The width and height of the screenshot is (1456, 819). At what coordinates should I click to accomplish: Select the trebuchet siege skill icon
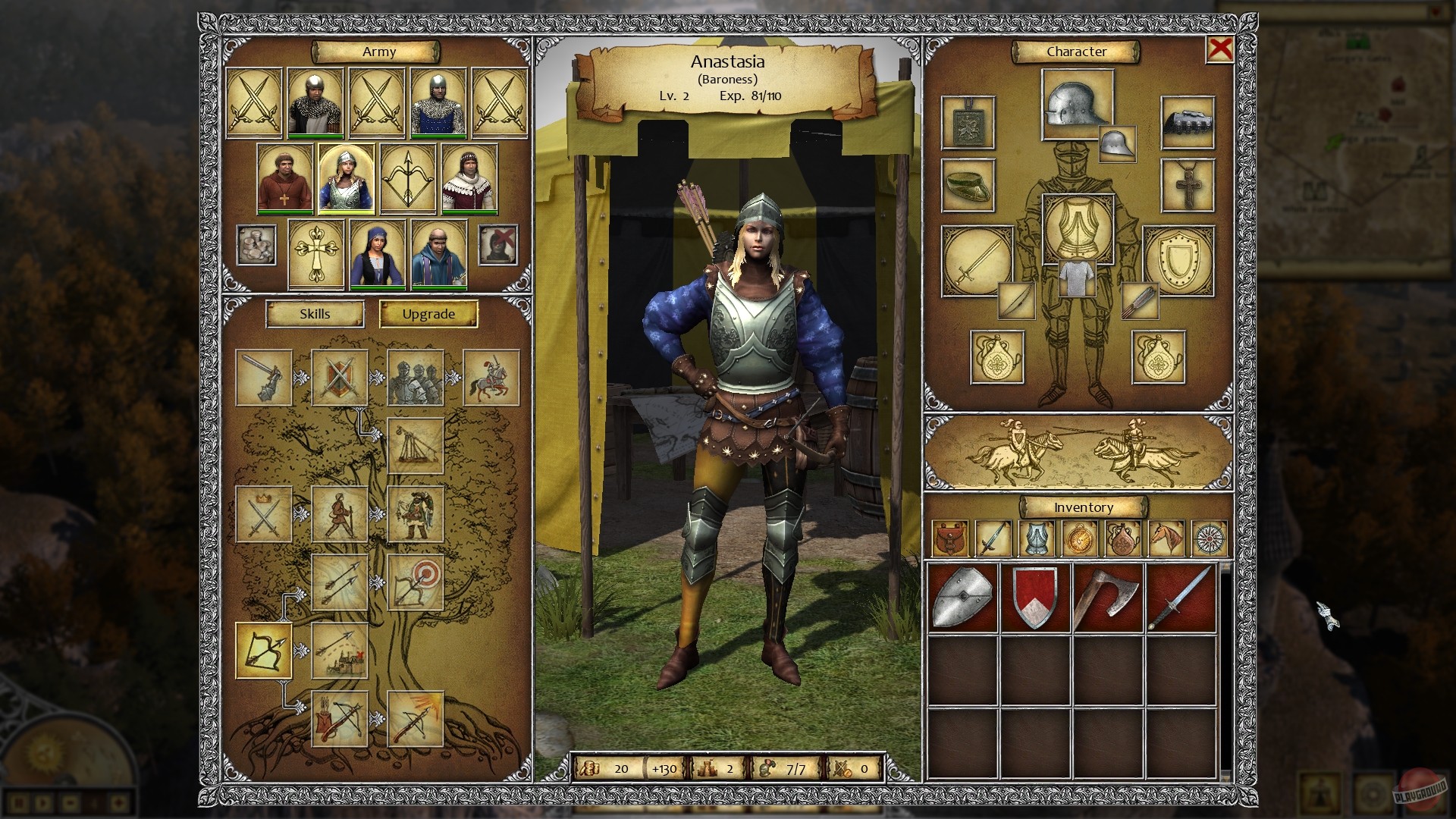[415, 446]
